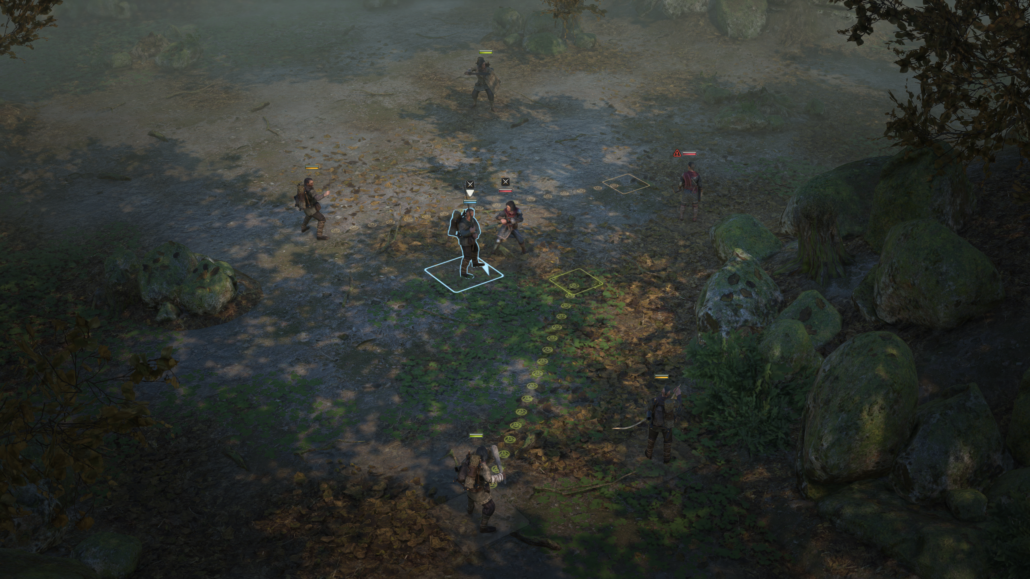Click the yellow diamond movement tile
1030x579 pixels.
pos(575,282)
